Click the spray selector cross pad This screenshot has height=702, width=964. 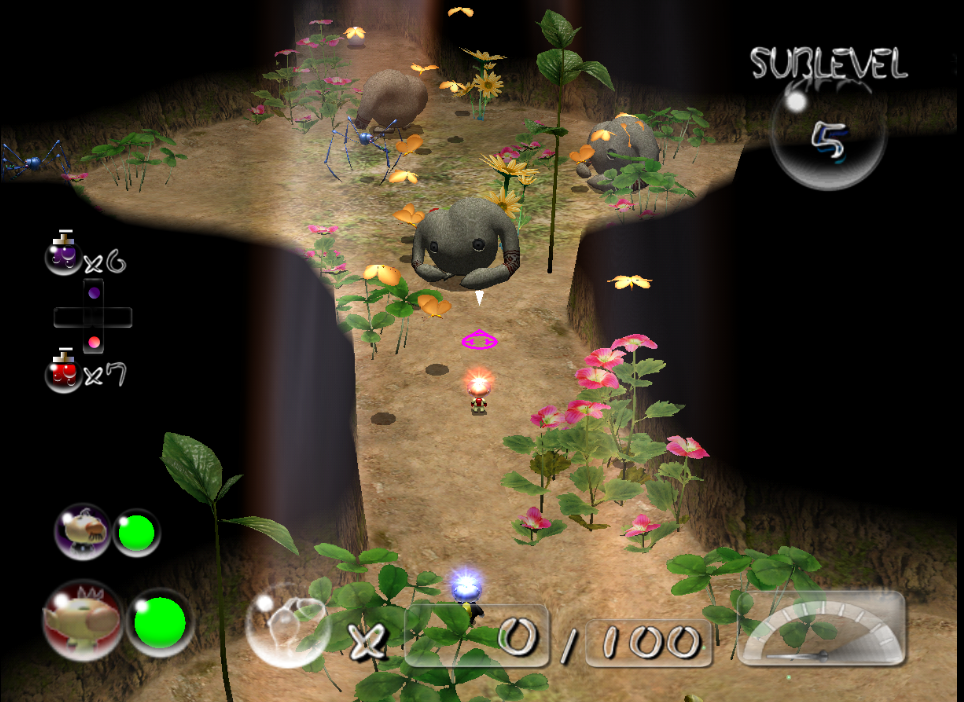(93, 317)
